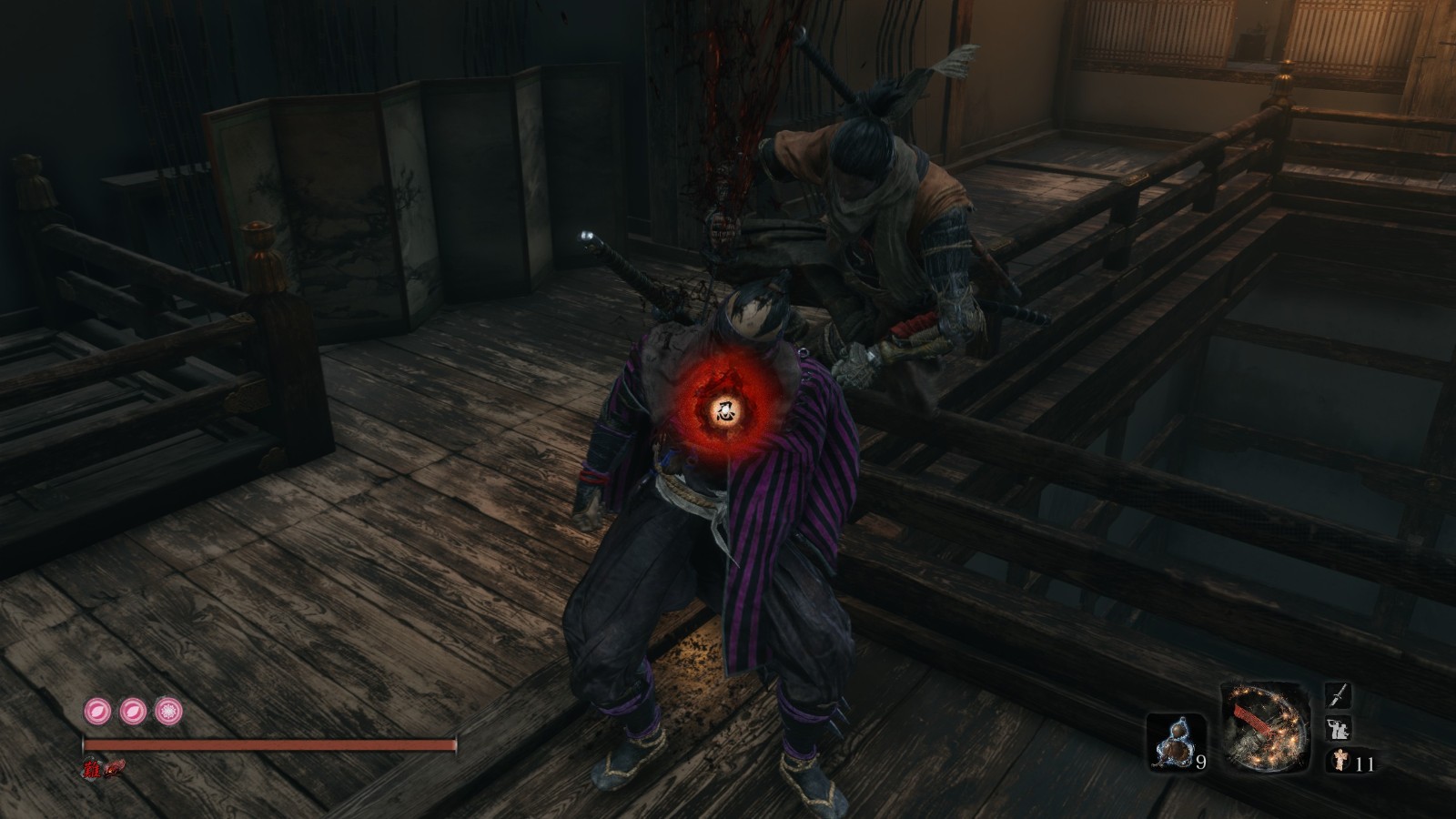1456x819 pixels.
Task: Activate the Shinobi Firecracker prosthetic tool
Action: 1265,728
